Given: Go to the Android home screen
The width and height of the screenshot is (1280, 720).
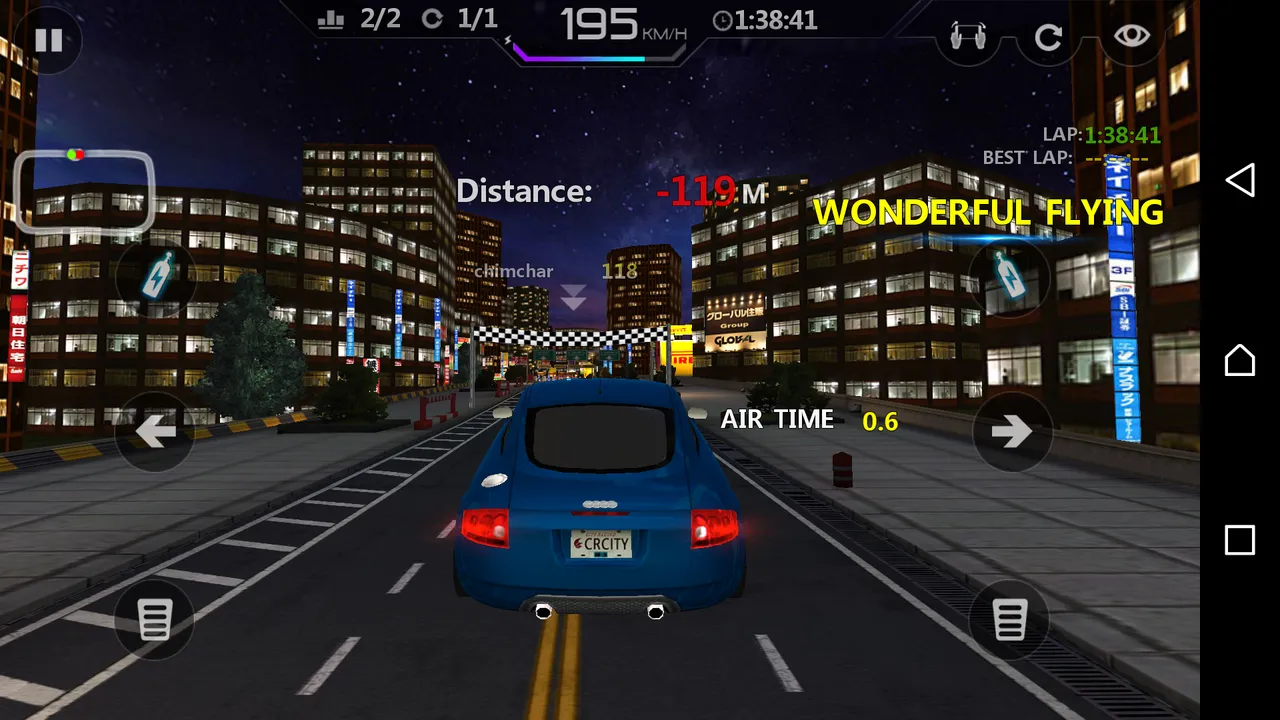Looking at the screenshot, I should click(x=1240, y=360).
